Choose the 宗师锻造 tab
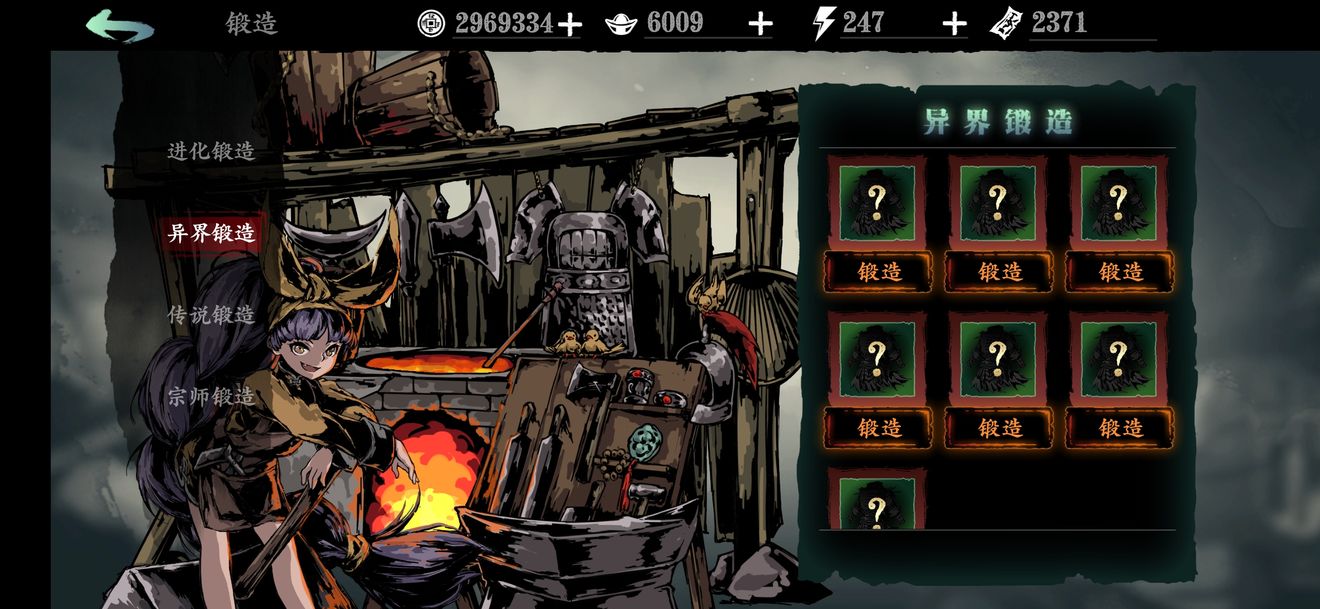 (211, 397)
